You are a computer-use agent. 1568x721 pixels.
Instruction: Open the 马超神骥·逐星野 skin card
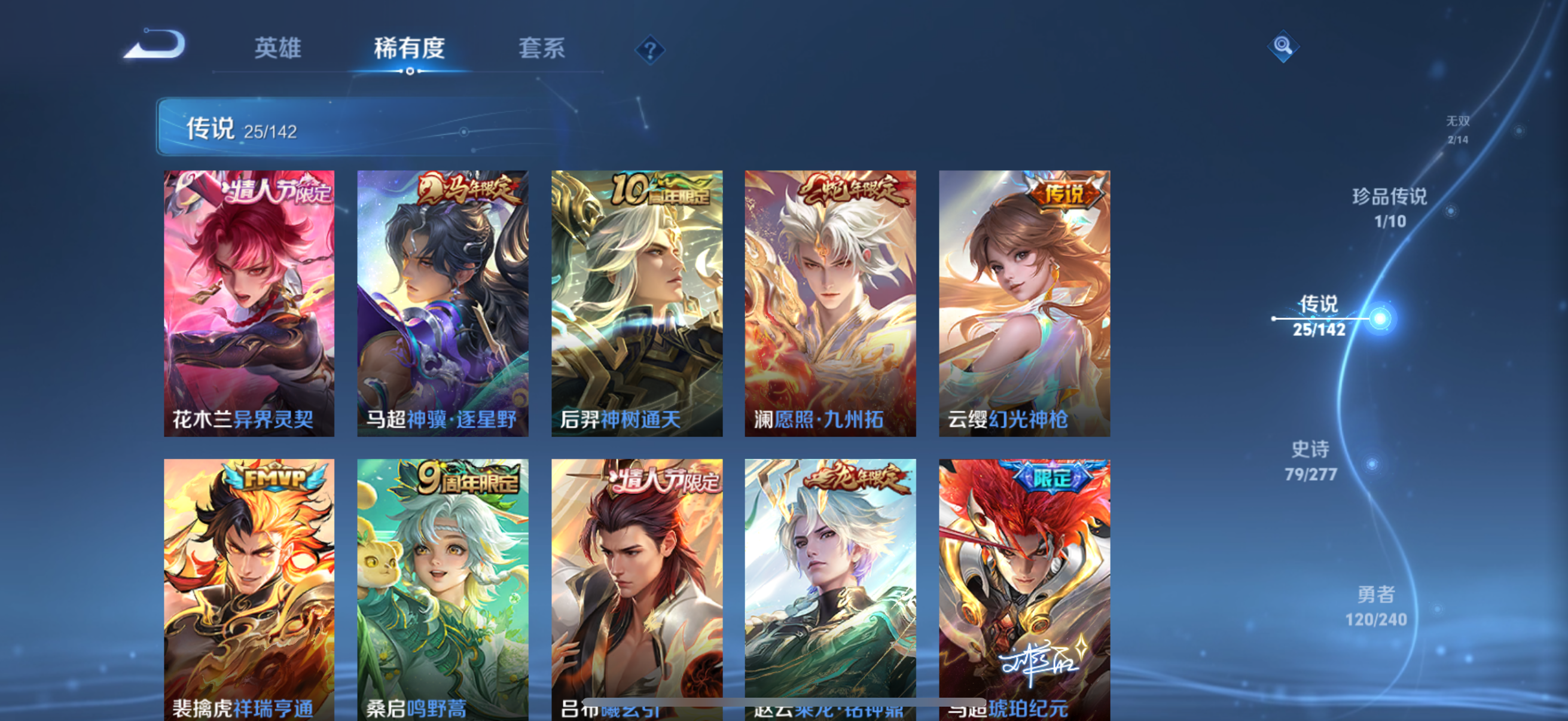pyautogui.click(x=443, y=303)
